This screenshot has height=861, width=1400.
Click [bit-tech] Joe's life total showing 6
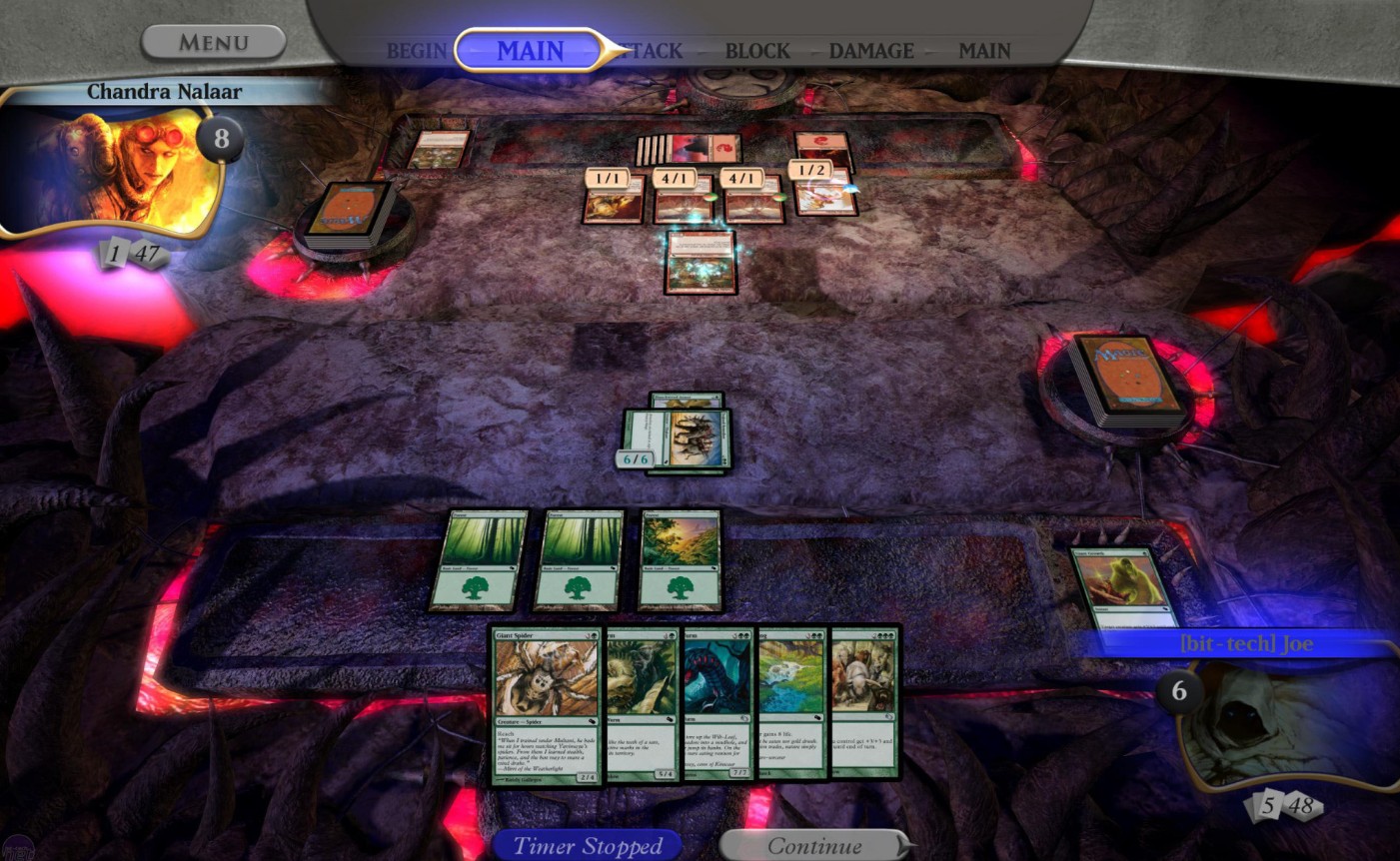click(x=1177, y=689)
